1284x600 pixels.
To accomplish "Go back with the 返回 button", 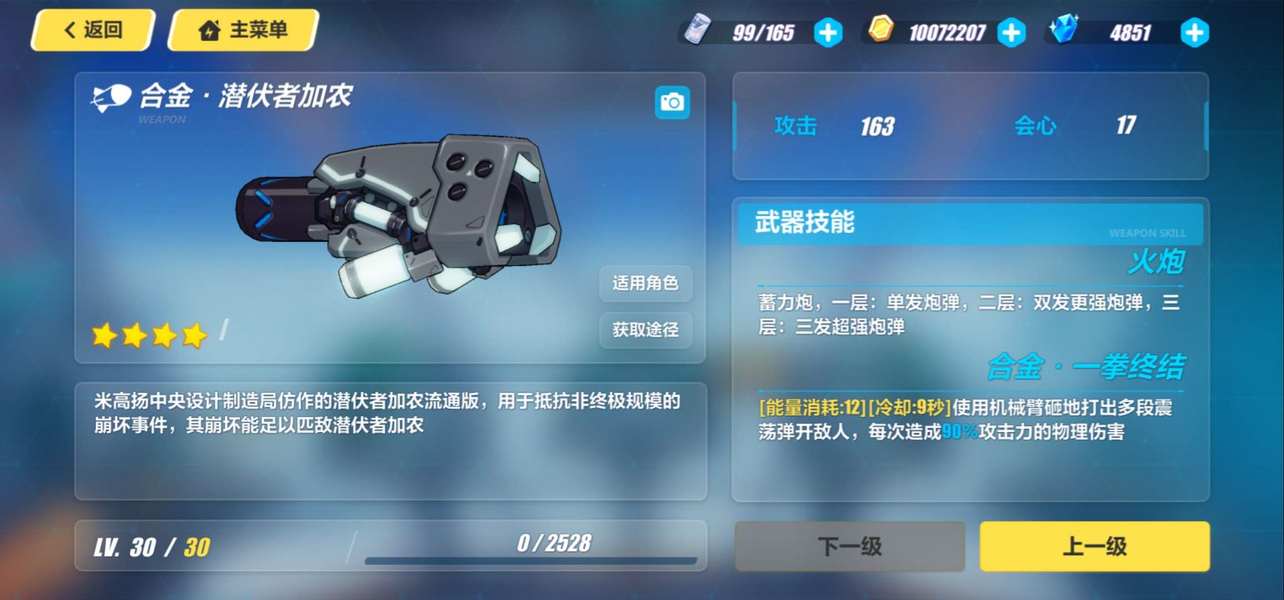I will [x=92, y=30].
